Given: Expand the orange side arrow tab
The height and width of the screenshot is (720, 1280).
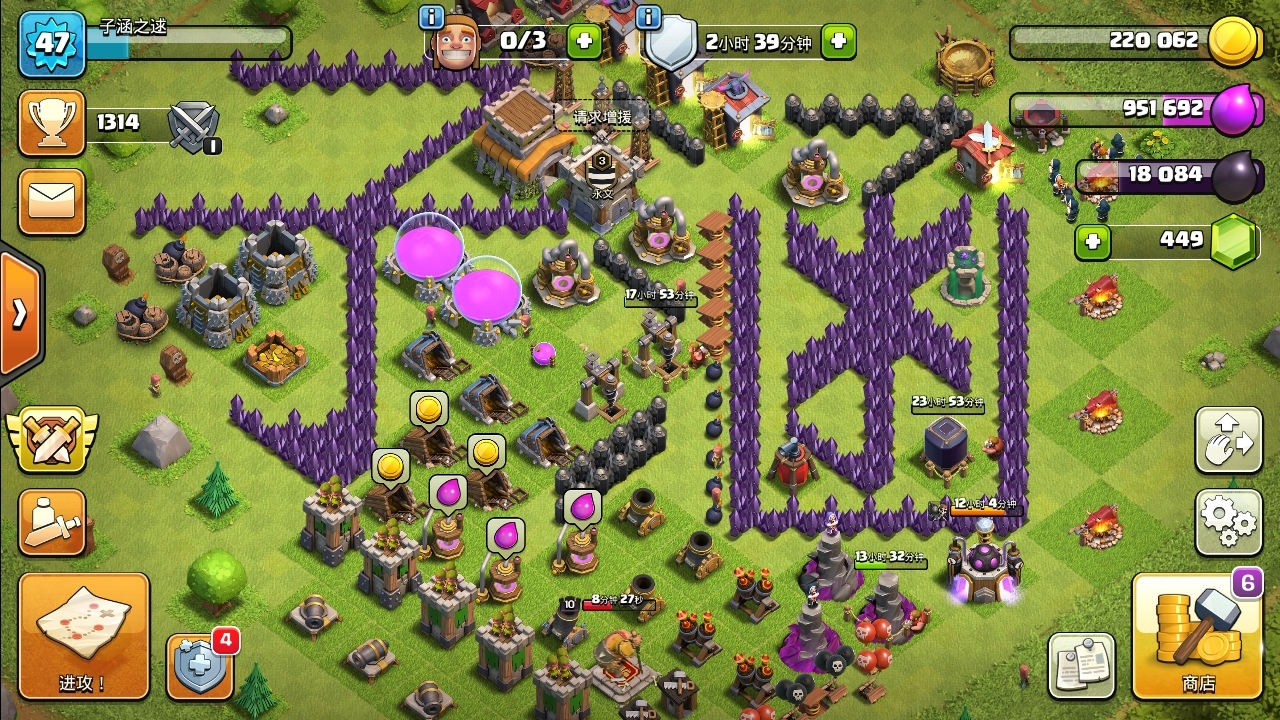Looking at the screenshot, I should pyautogui.click(x=20, y=313).
